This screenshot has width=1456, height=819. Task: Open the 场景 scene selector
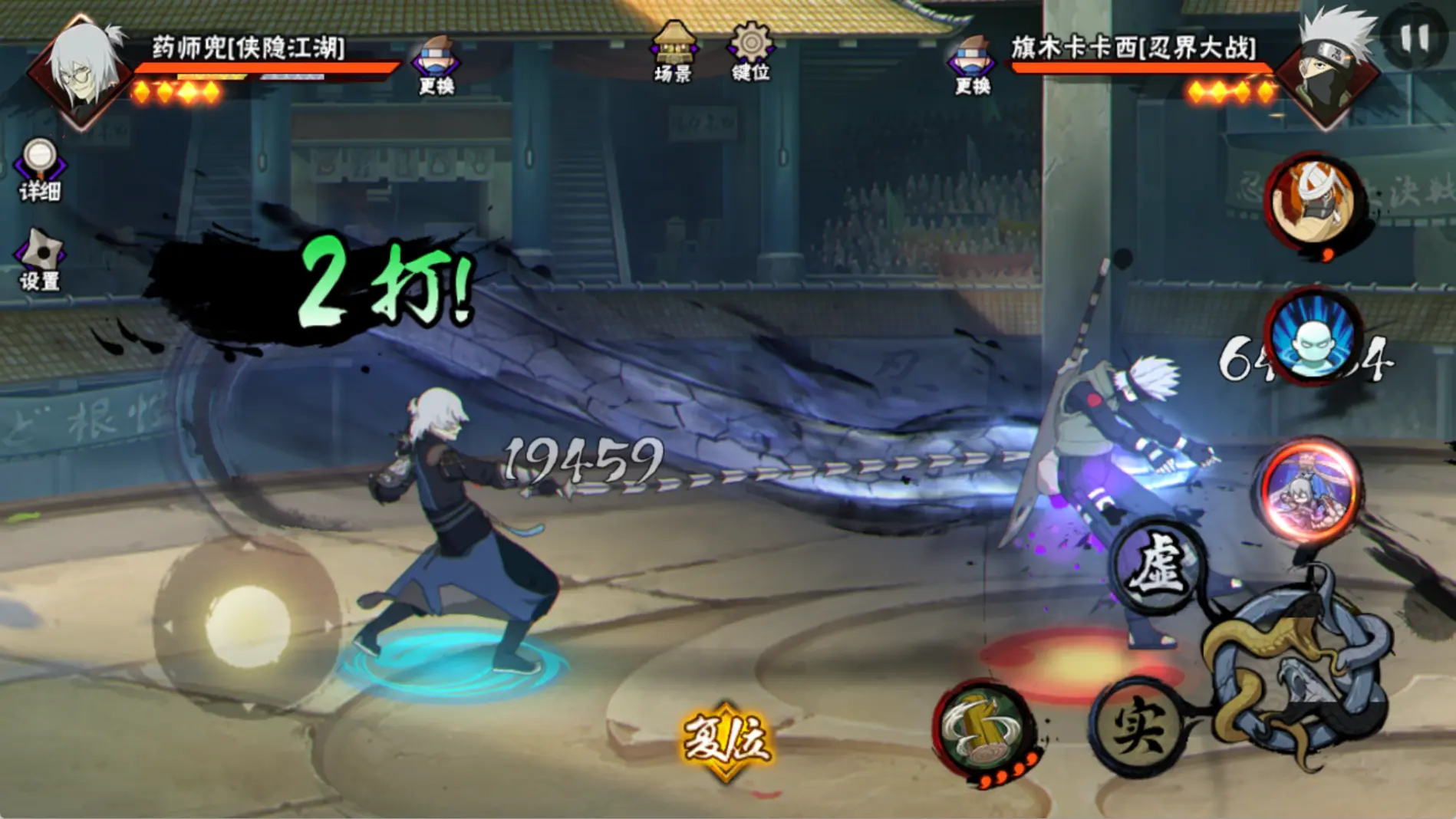[x=673, y=52]
